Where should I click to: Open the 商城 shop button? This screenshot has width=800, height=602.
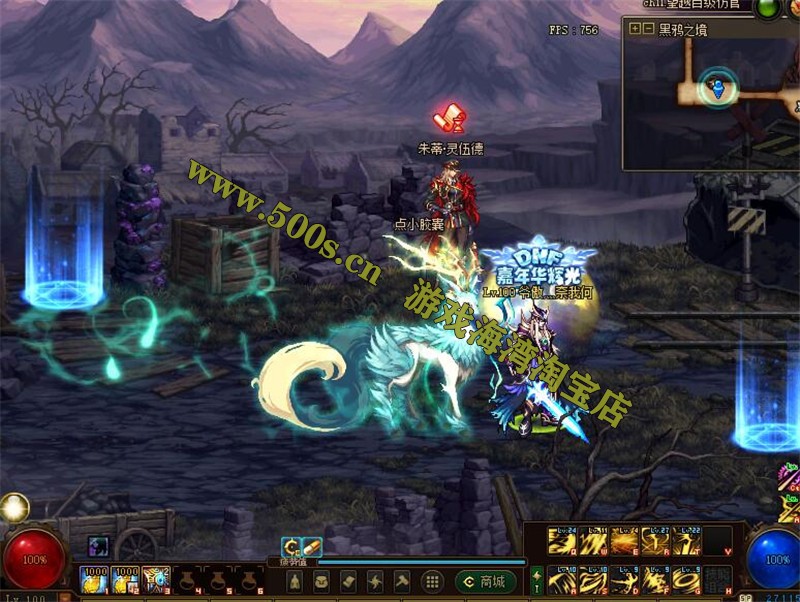pos(486,581)
